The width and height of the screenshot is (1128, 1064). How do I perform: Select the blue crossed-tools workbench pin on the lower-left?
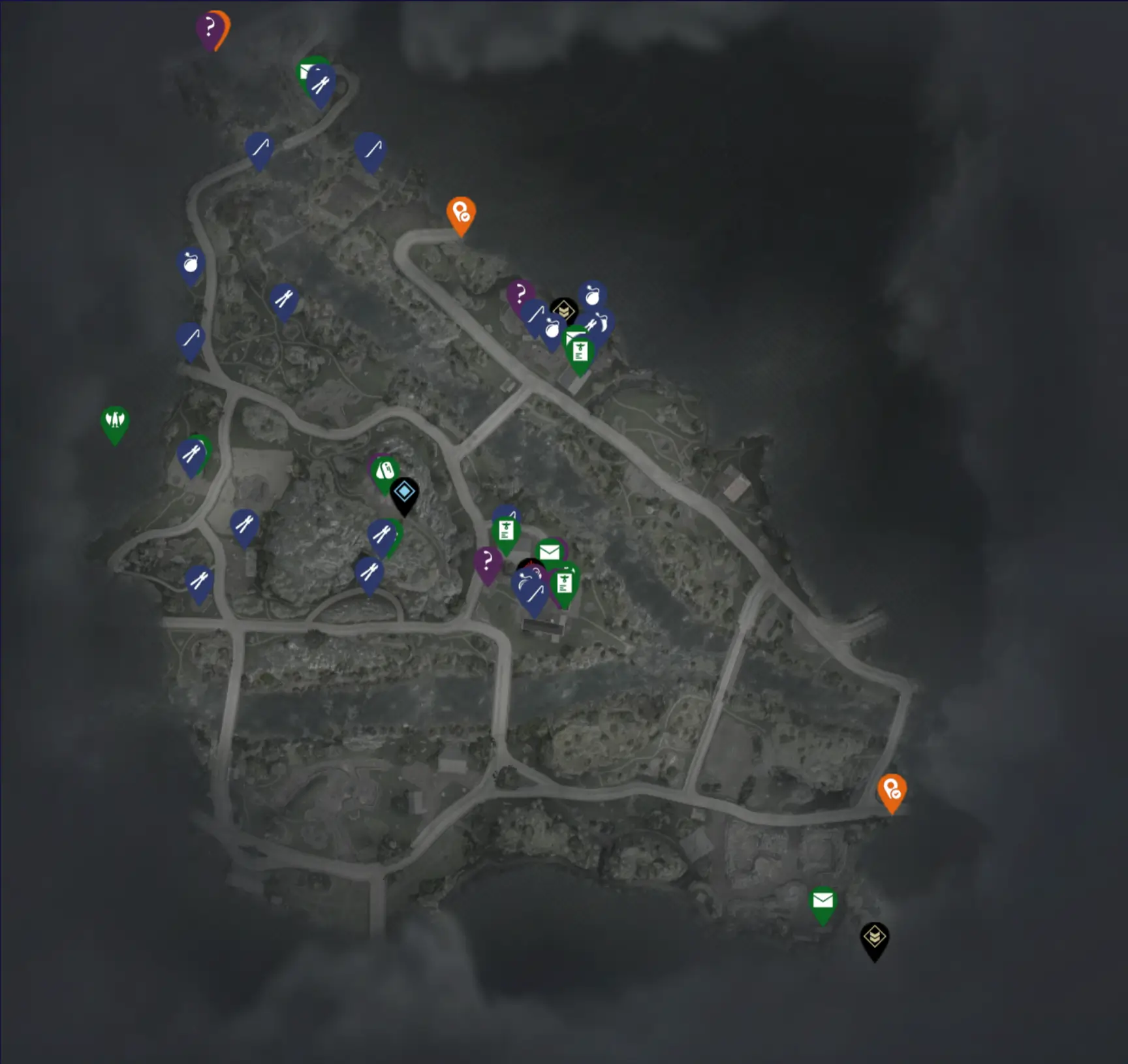point(199,580)
